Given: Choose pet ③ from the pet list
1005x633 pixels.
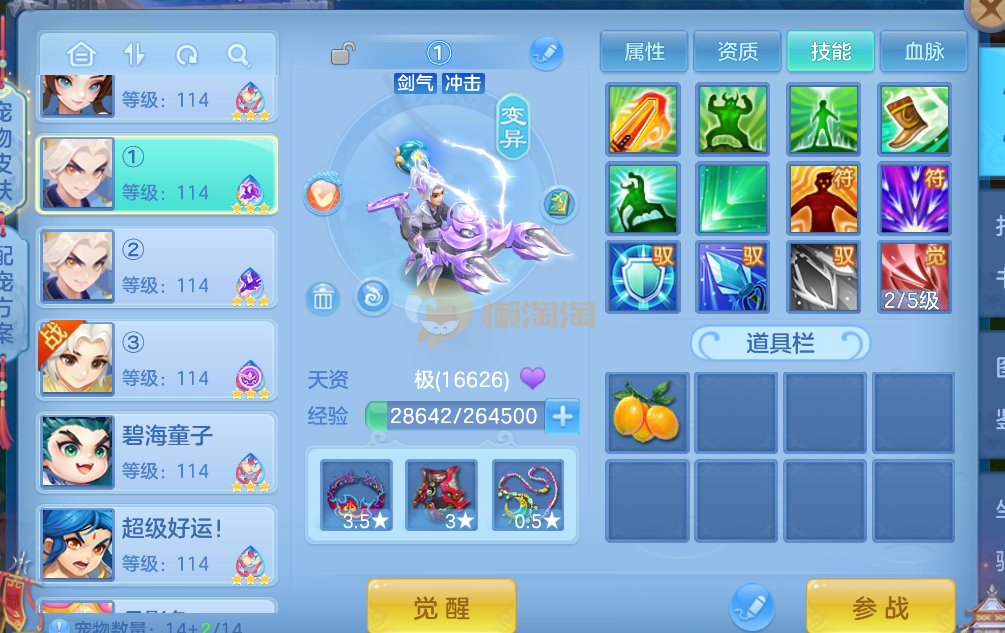Looking at the screenshot, I should 157,360.
